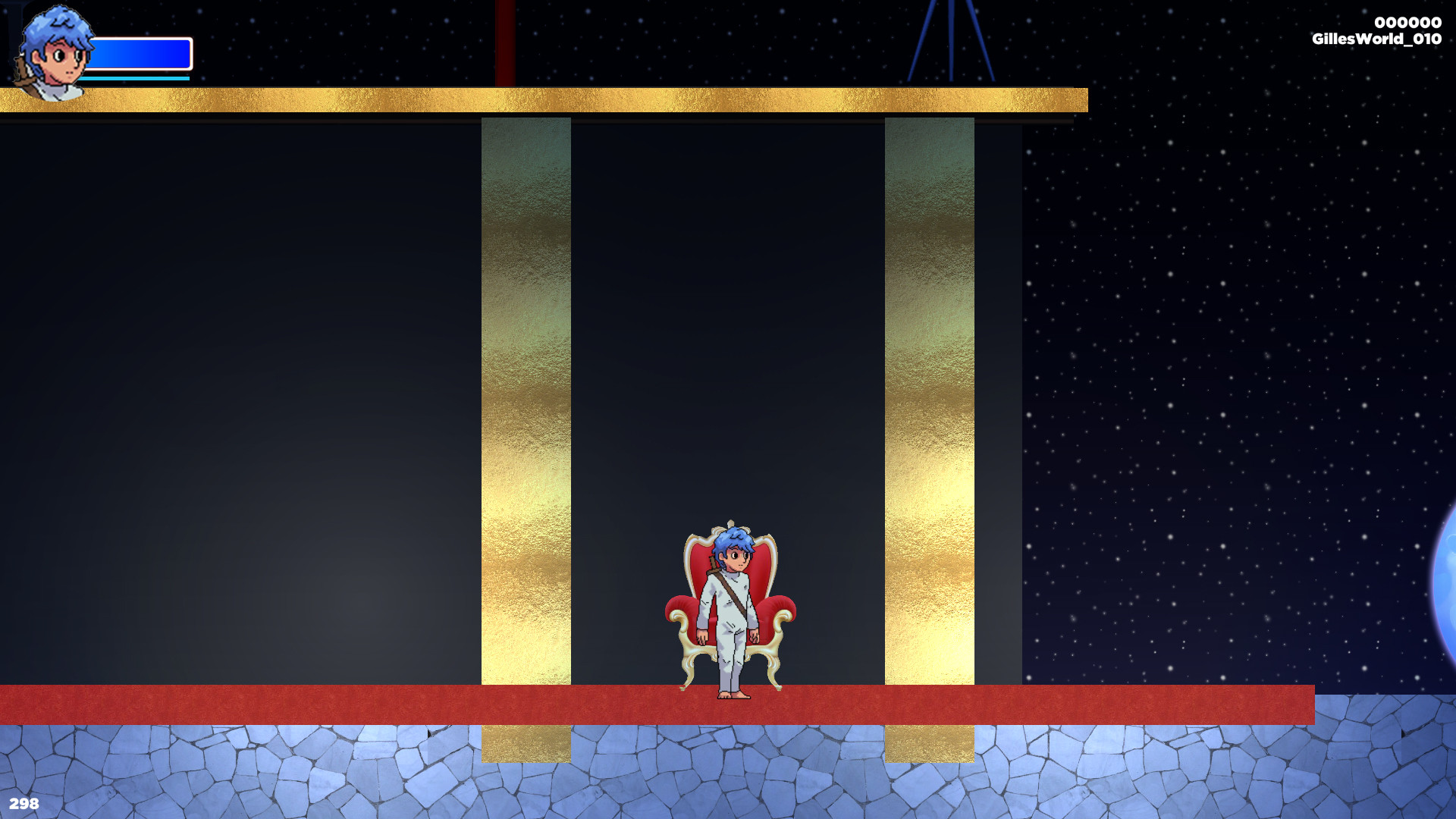Click the leftmost golden pillar
Image resolution: width=1456 pixels, height=819 pixels.
(526, 417)
